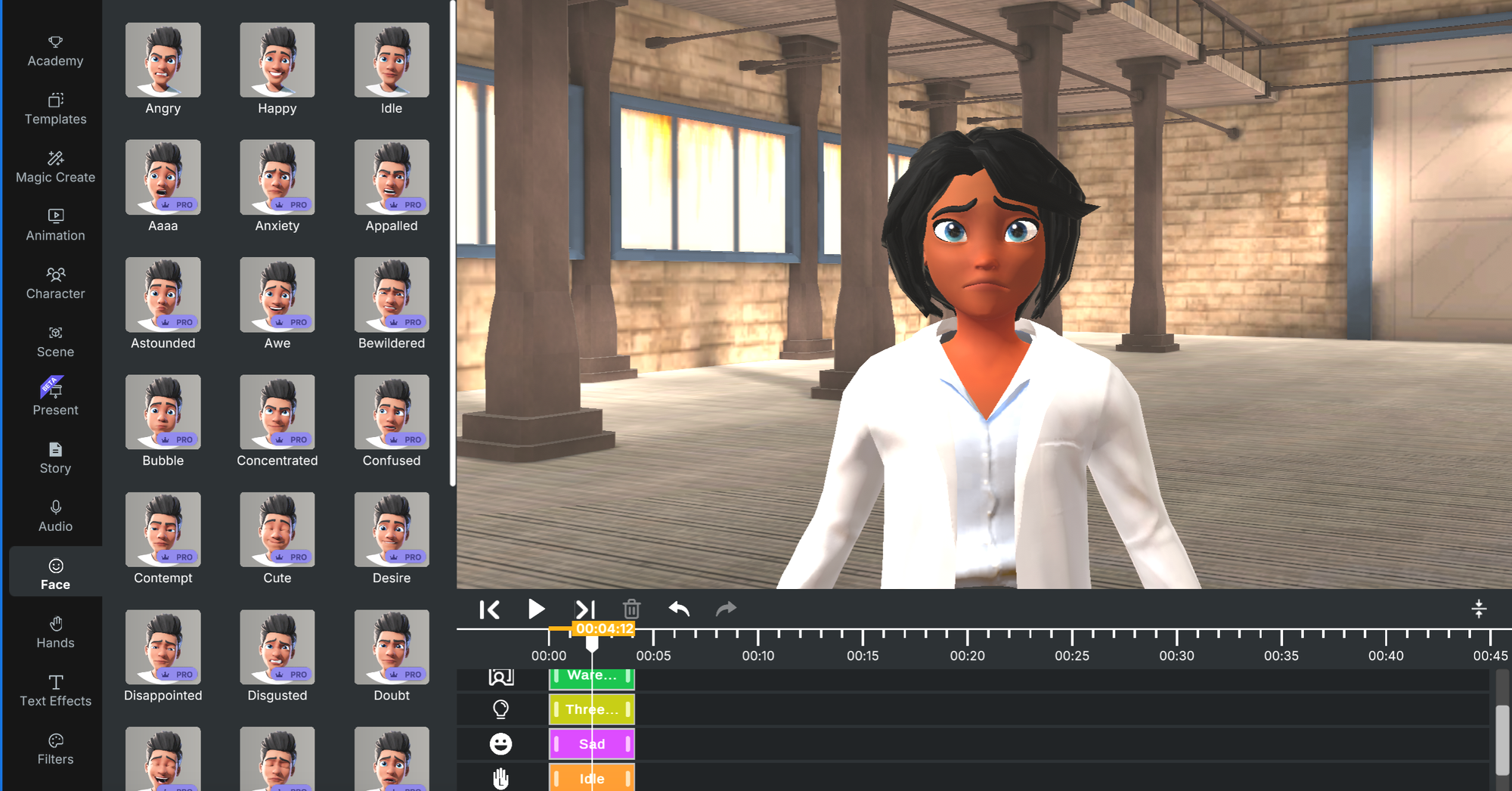Collapse the timeline tracks
The image size is (1512, 791).
(1479, 609)
